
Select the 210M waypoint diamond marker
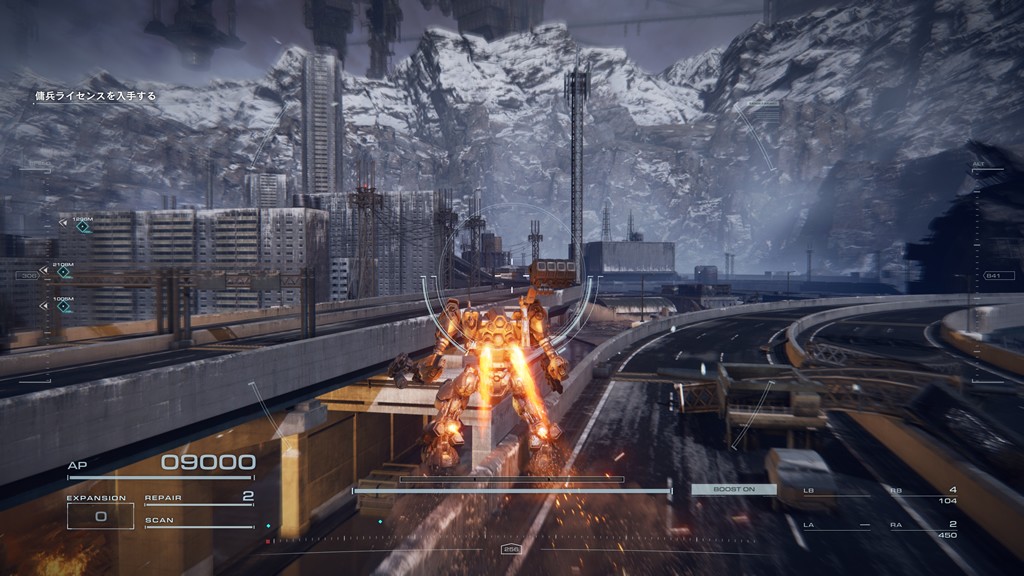(64, 271)
